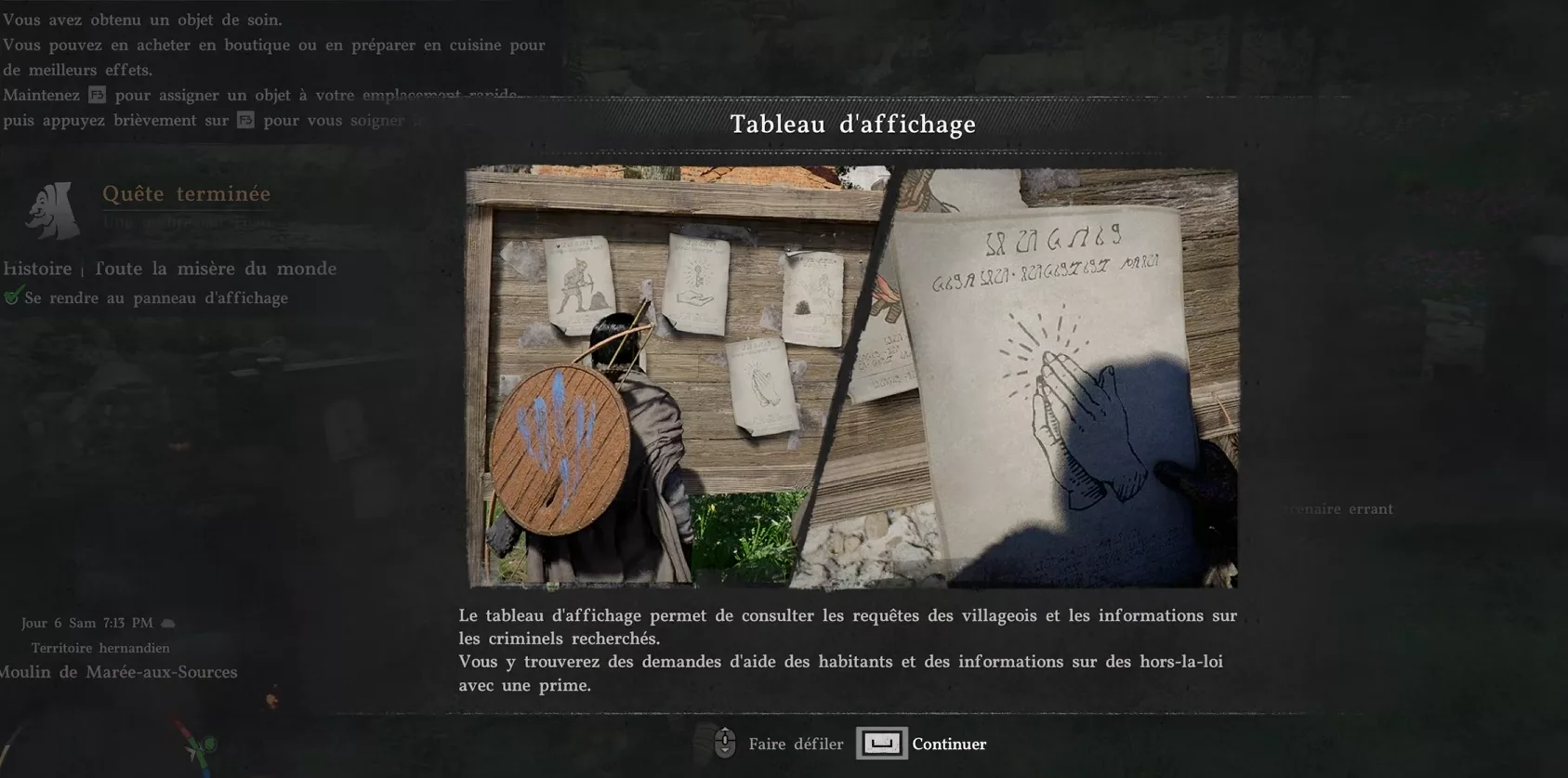Toggle the green checkmark on the objective

pos(13,297)
